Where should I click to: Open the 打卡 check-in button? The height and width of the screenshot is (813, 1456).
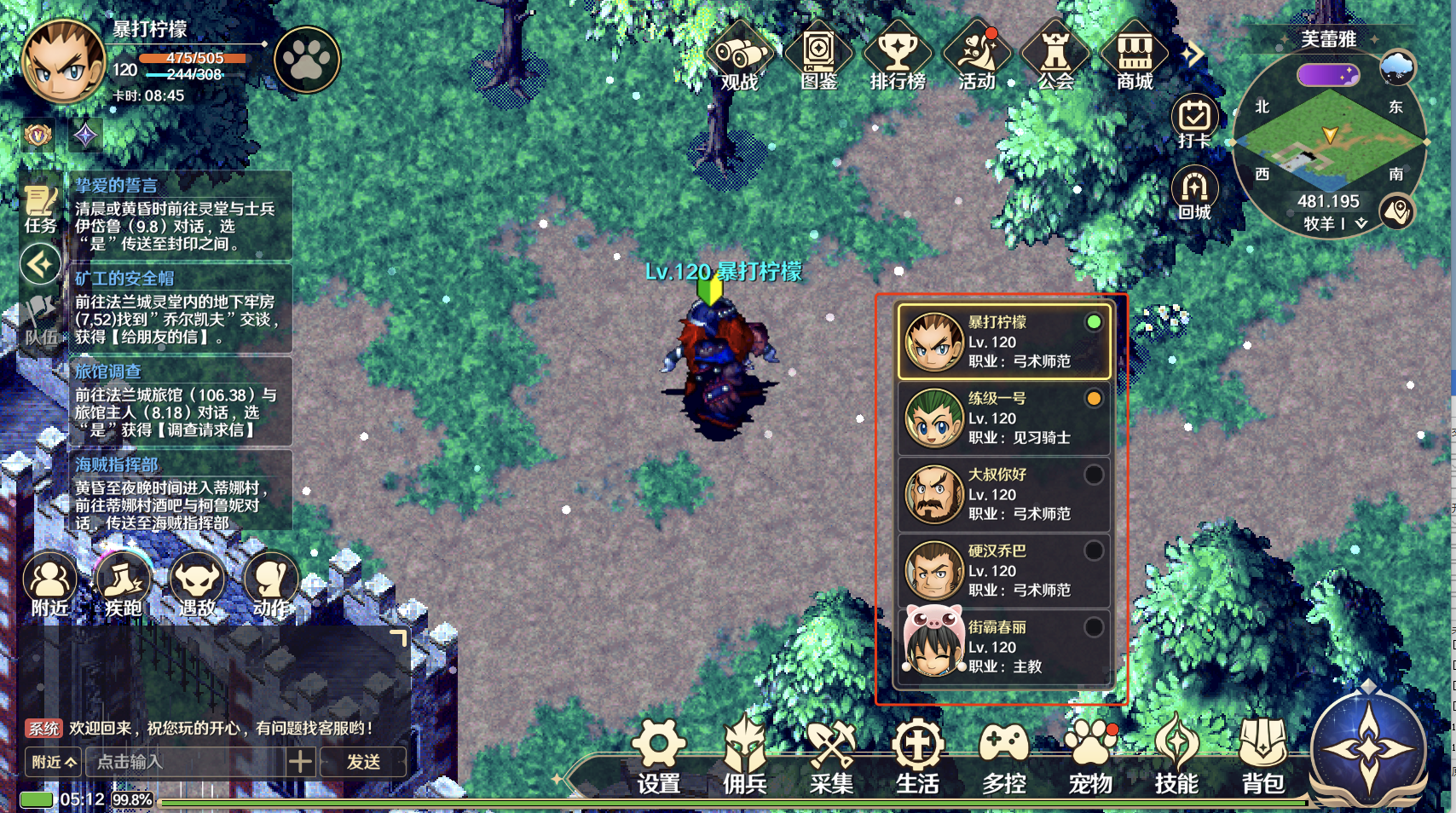[x=1194, y=122]
